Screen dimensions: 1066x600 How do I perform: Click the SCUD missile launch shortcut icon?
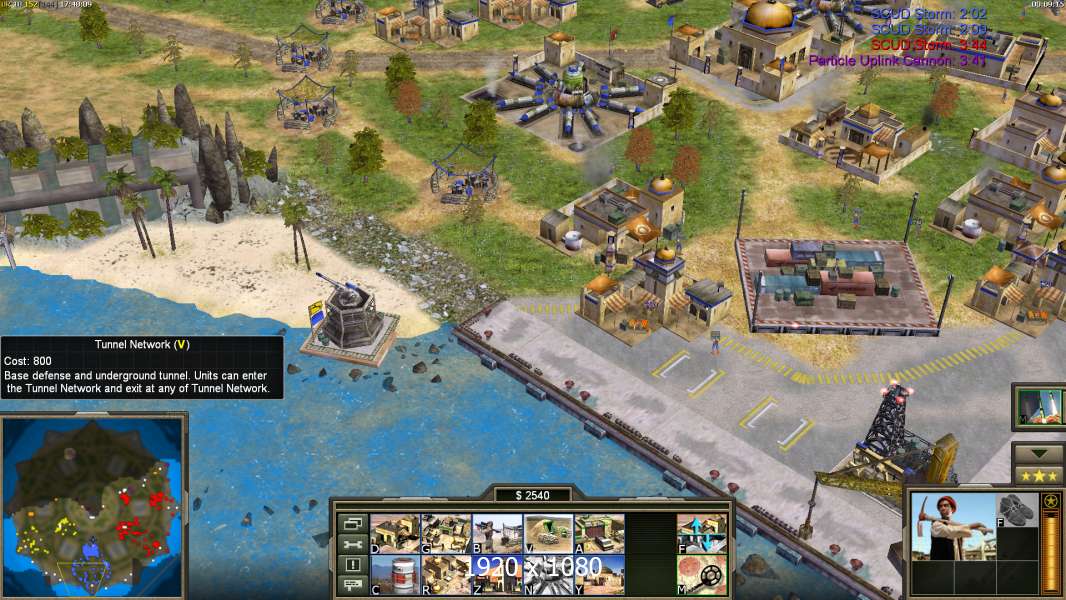point(1039,407)
